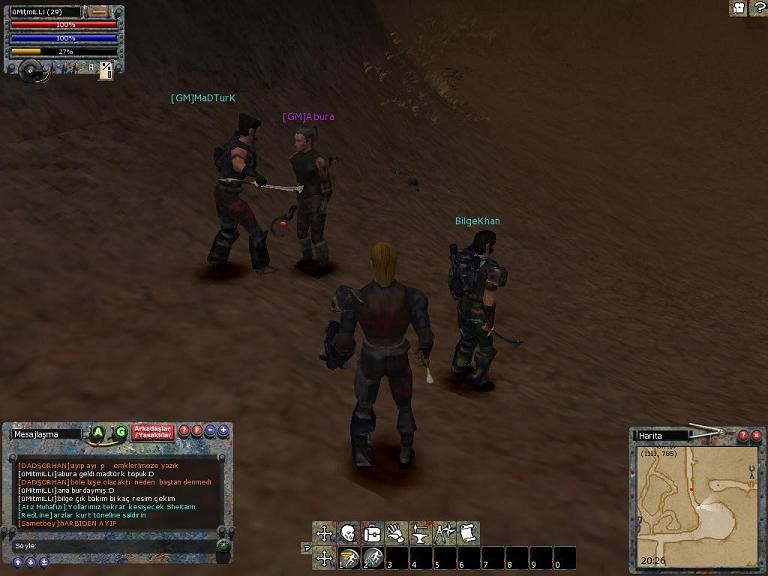Click the green send button beside chat input
The height and width of the screenshot is (576, 768).
point(223,545)
